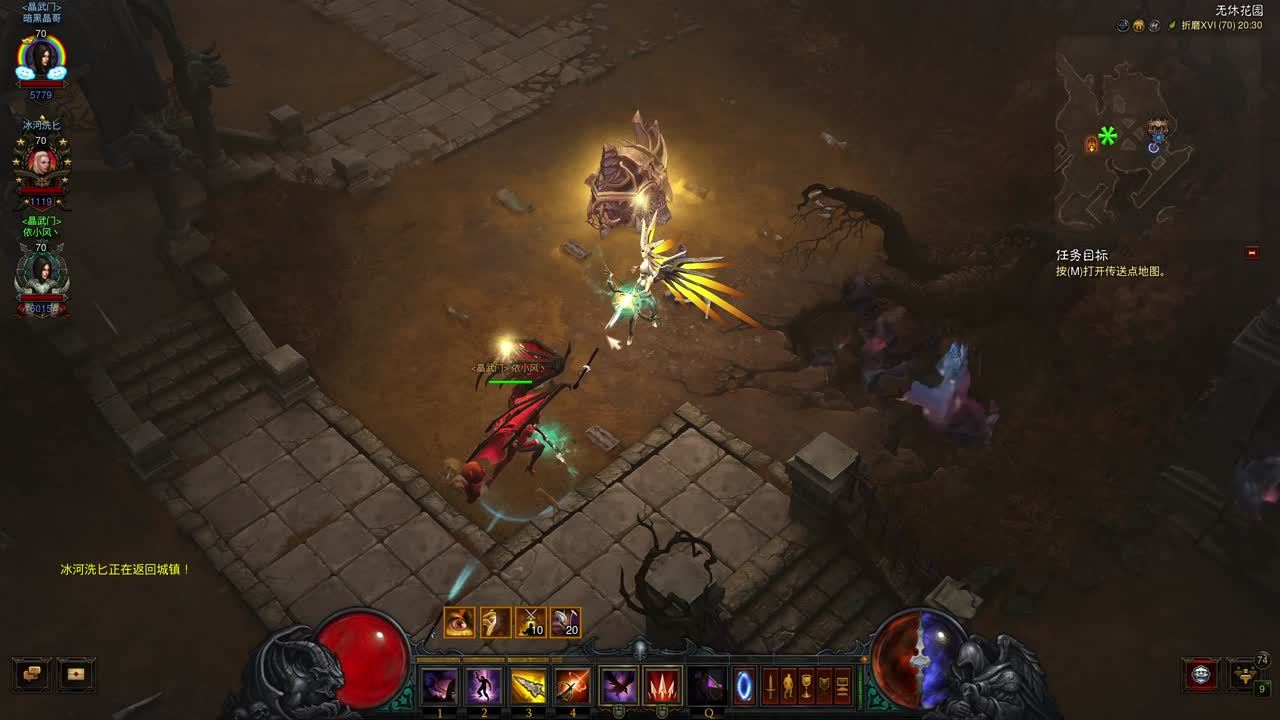
Task: Use the potion slot marked Q
Action: tap(707, 686)
